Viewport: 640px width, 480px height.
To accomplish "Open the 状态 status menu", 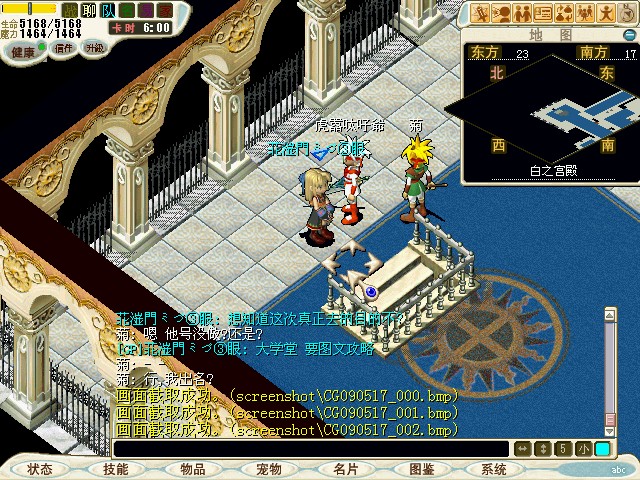I will pos(40,468).
